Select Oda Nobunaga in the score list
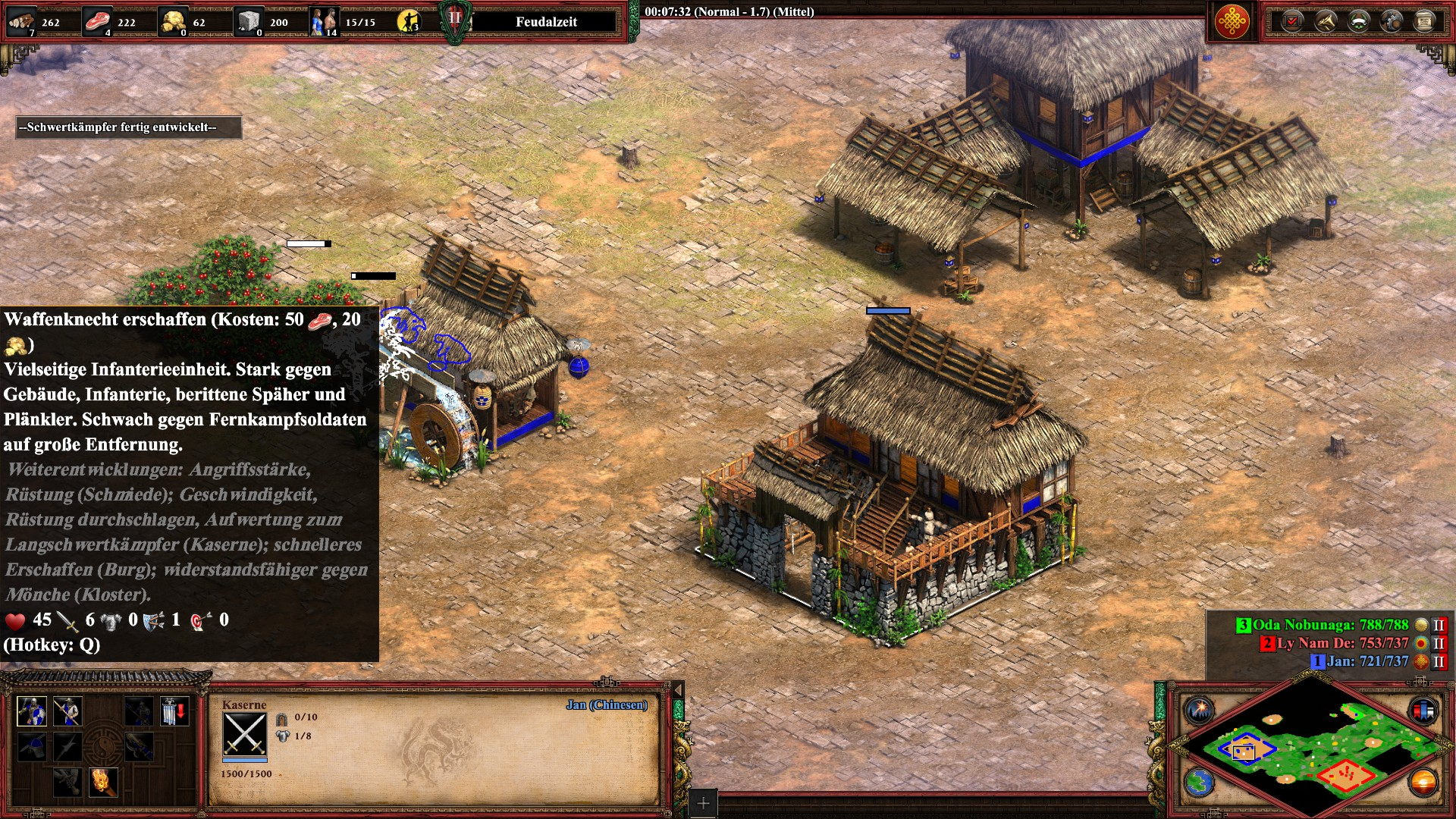The width and height of the screenshot is (1456, 819). (1329, 625)
